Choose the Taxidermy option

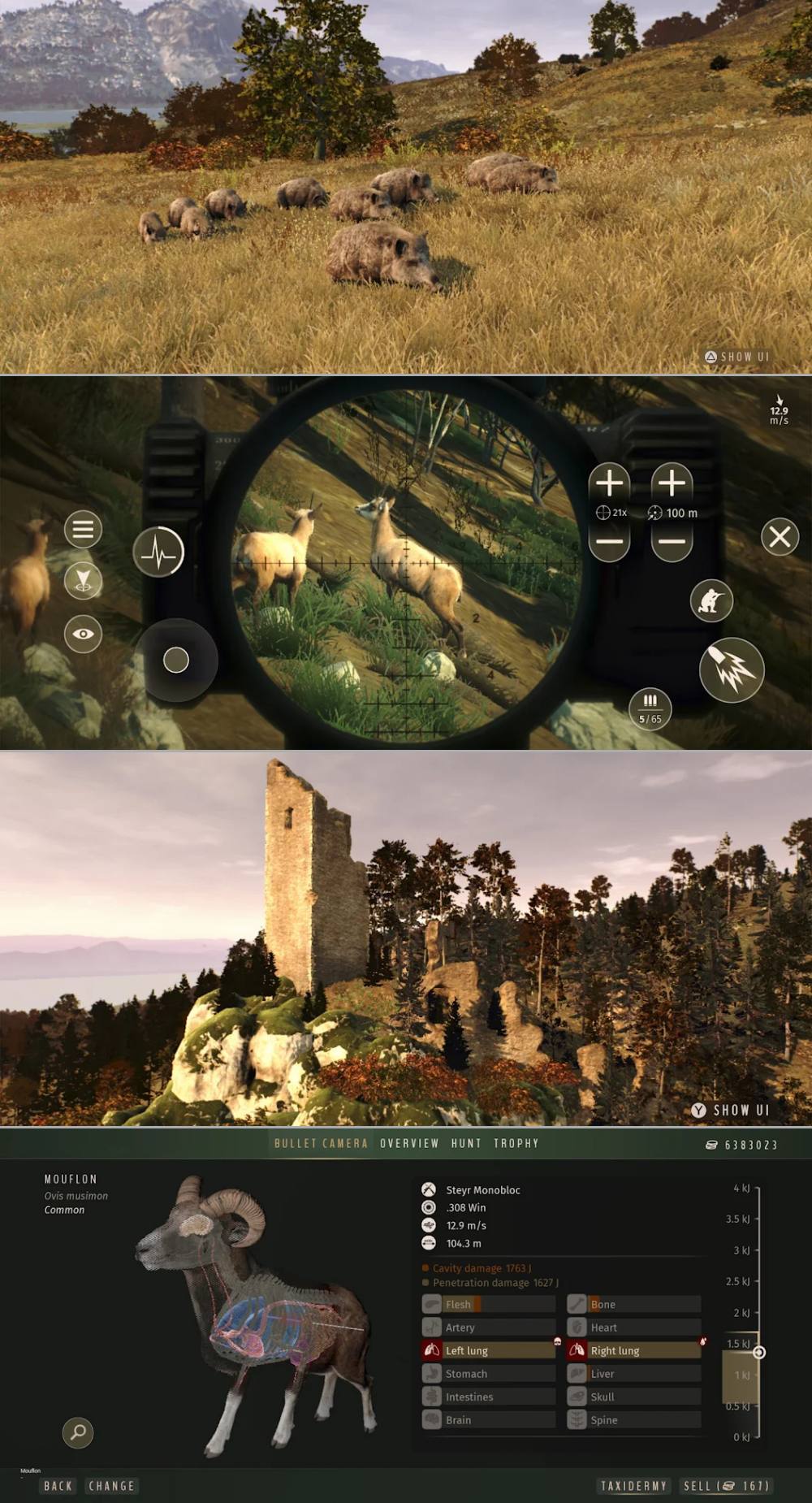(x=633, y=1486)
